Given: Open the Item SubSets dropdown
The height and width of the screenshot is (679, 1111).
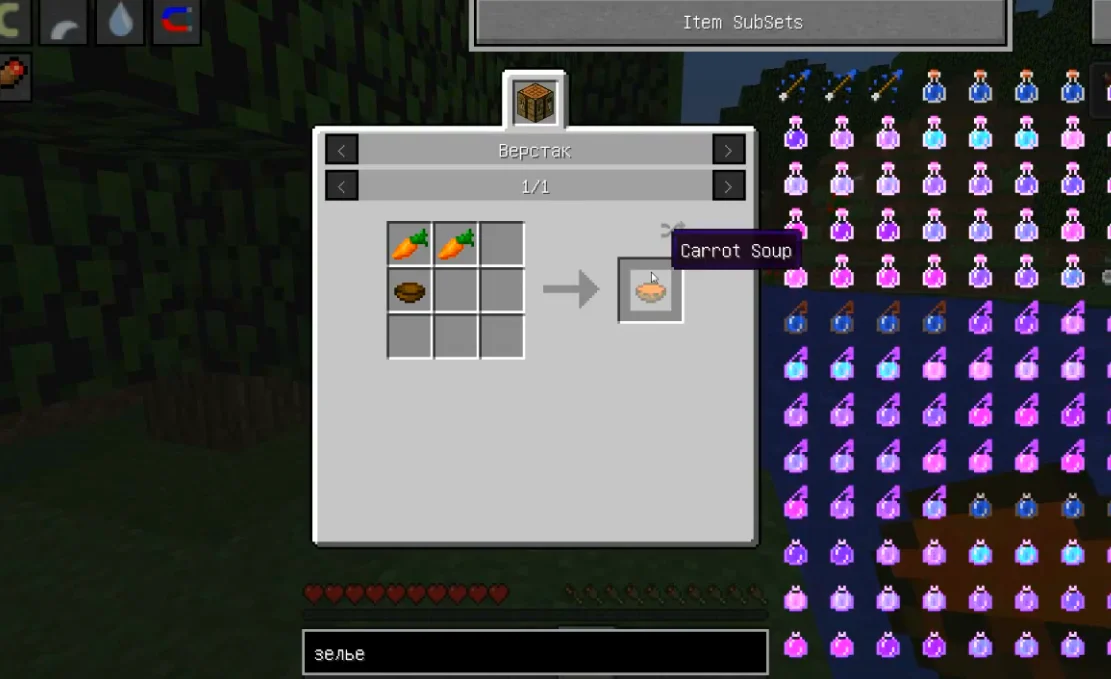Looking at the screenshot, I should 741,22.
